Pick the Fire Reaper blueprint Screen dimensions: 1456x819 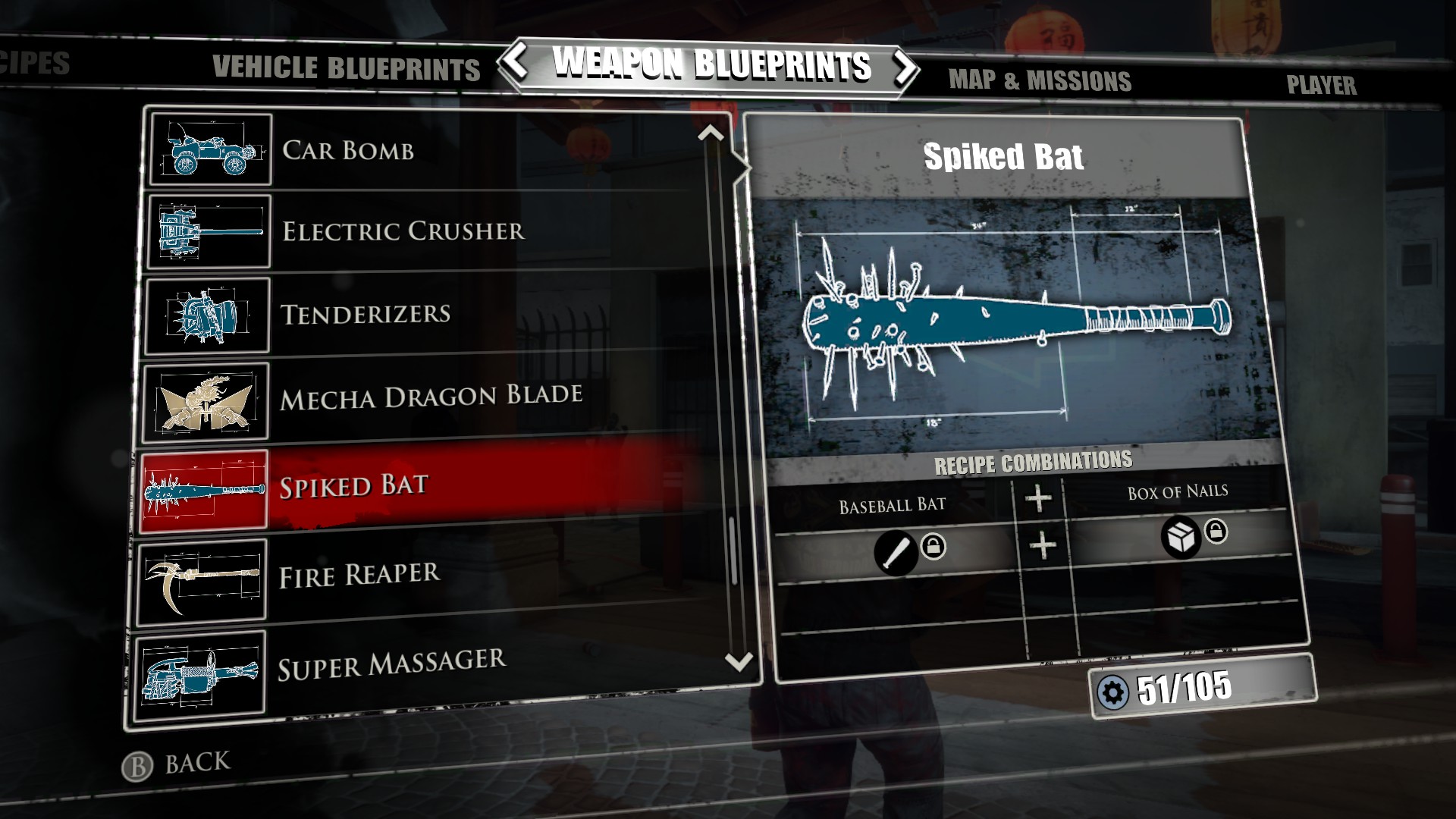pyautogui.click(x=425, y=576)
